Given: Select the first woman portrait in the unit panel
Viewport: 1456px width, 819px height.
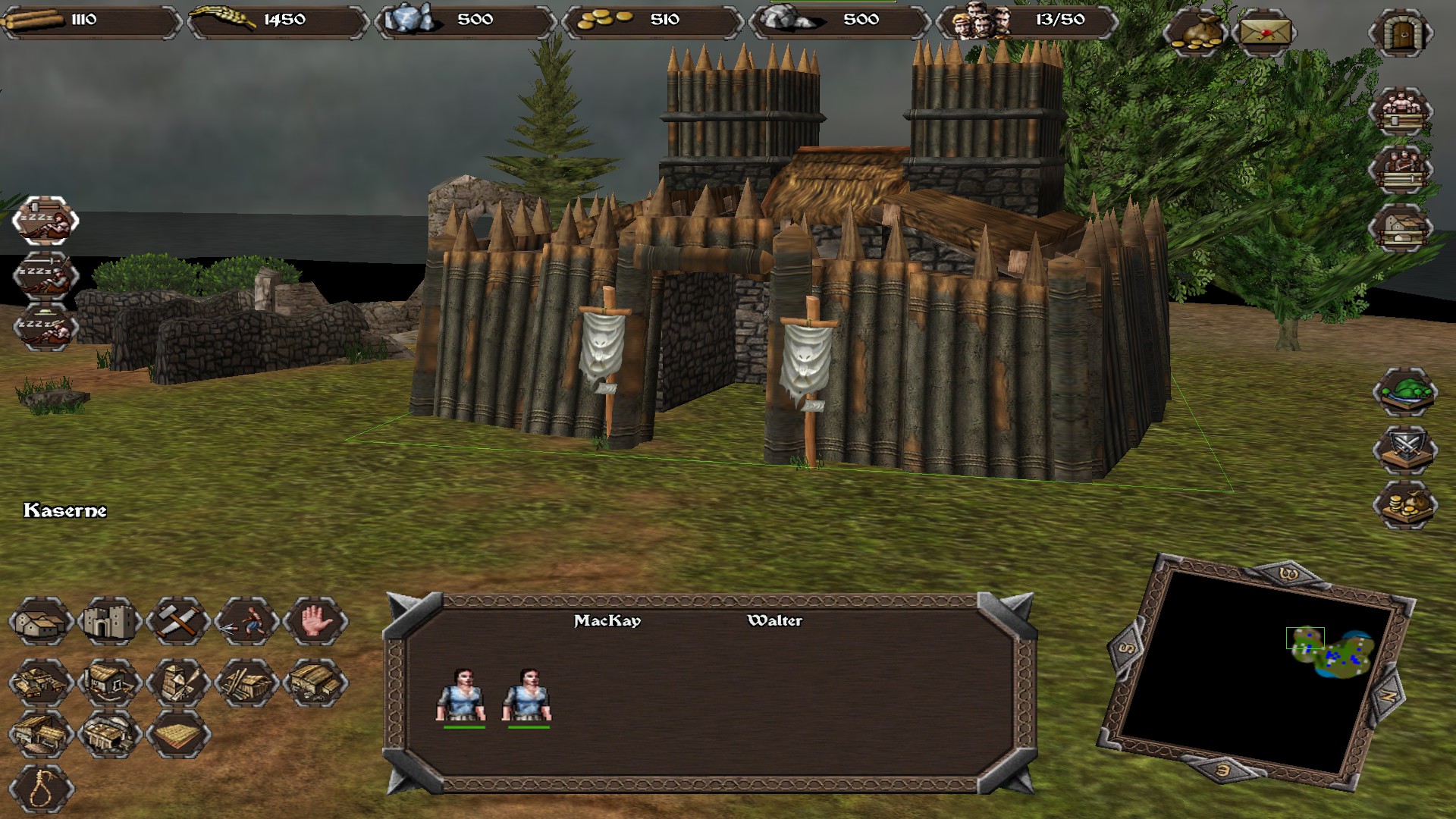Looking at the screenshot, I should 462,695.
